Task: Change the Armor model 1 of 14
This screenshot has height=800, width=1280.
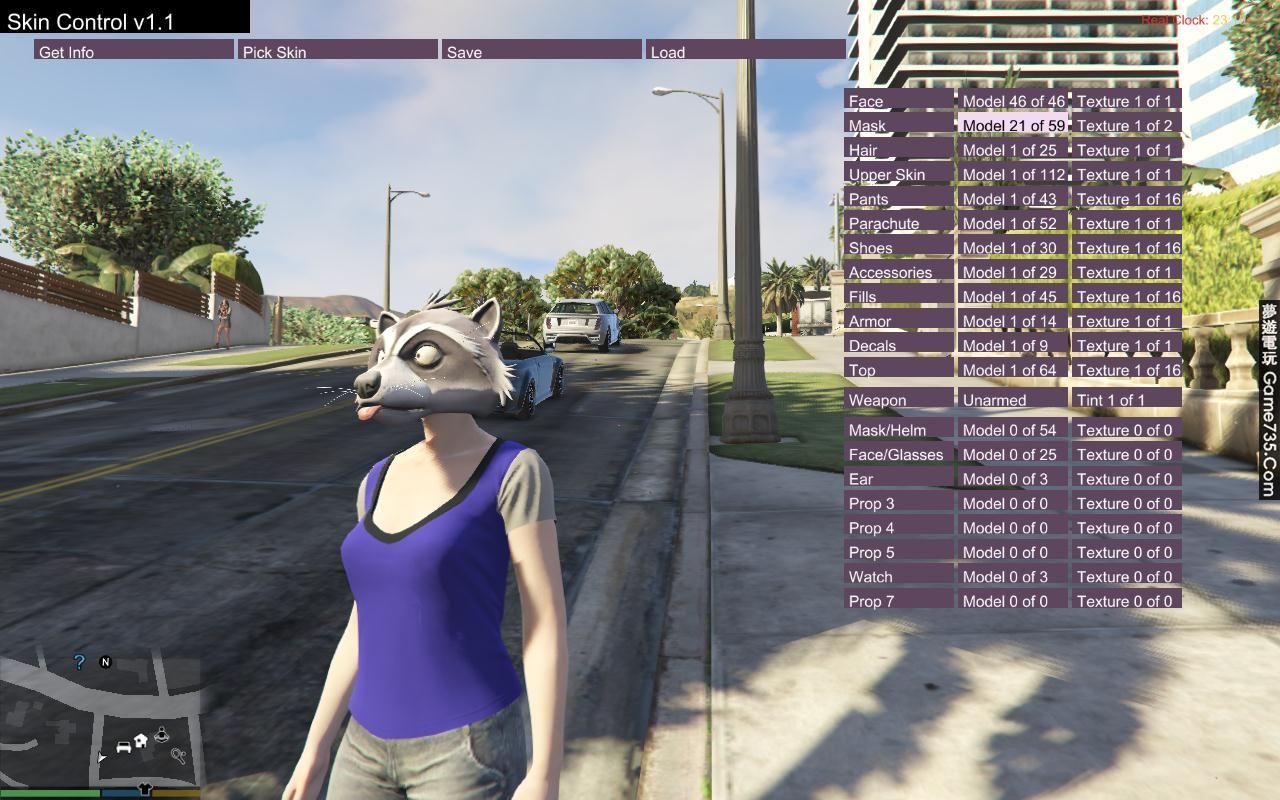Action: (1013, 320)
